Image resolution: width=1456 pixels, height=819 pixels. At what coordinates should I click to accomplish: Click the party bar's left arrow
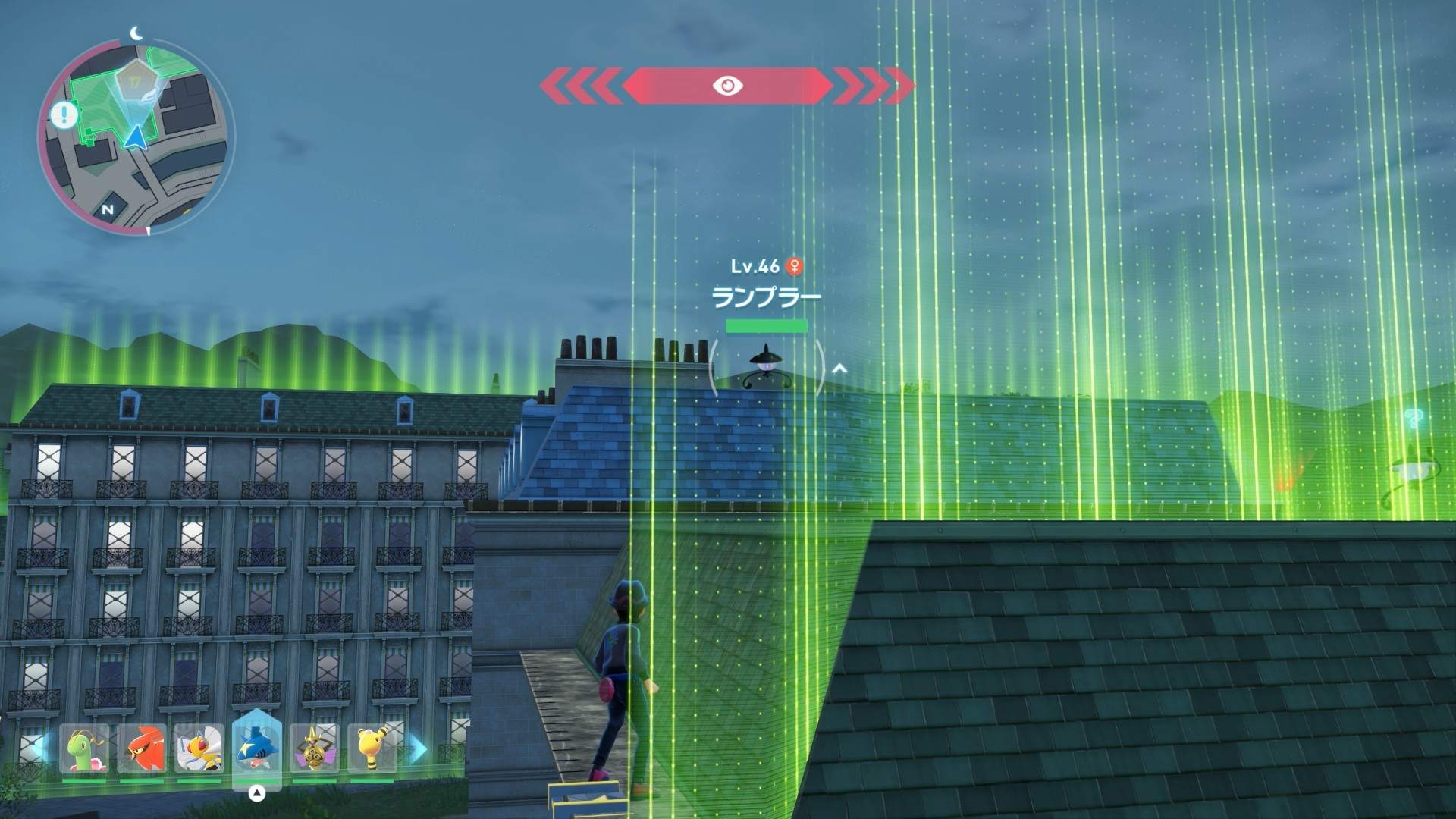(x=39, y=749)
